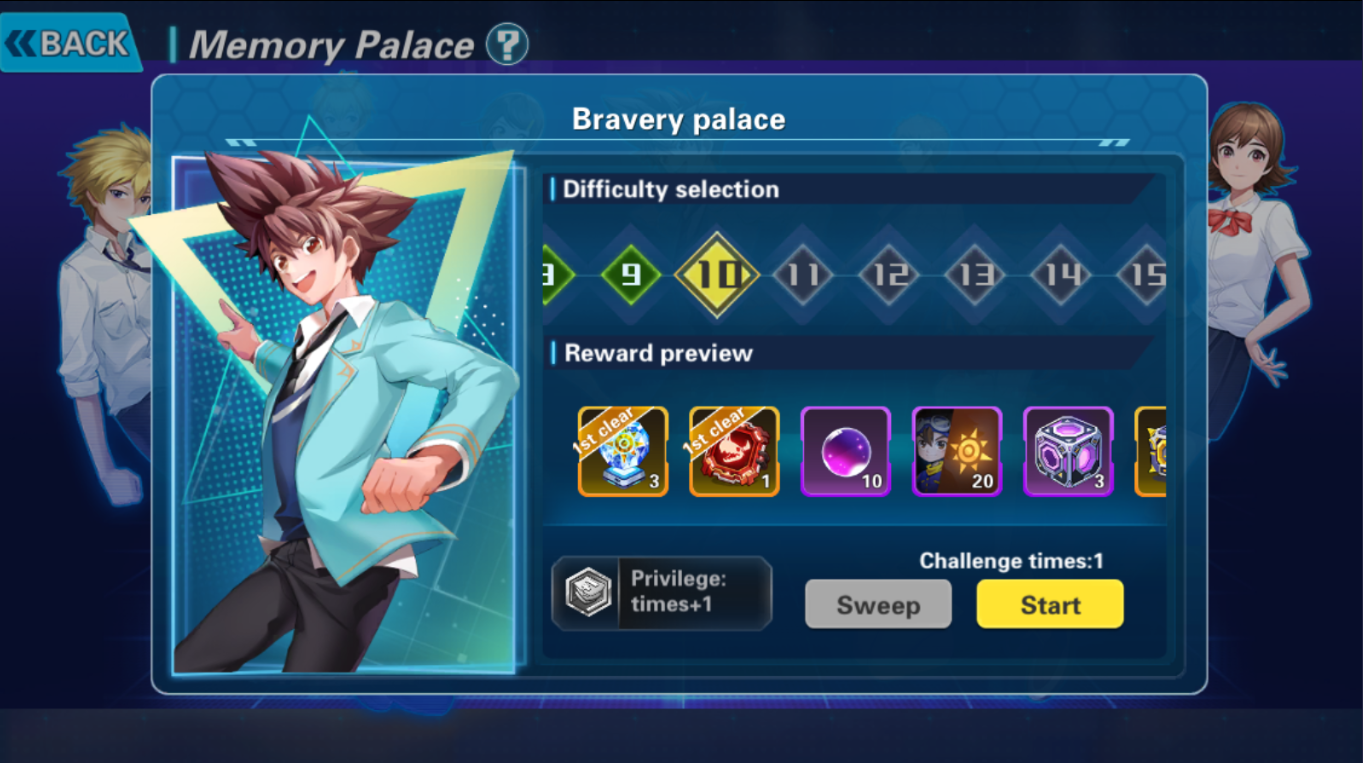Image resolution: width=1363 pixels, height=763 pixels.
Task: Select difficulty level 13
Action: click(x=975, y=274)
